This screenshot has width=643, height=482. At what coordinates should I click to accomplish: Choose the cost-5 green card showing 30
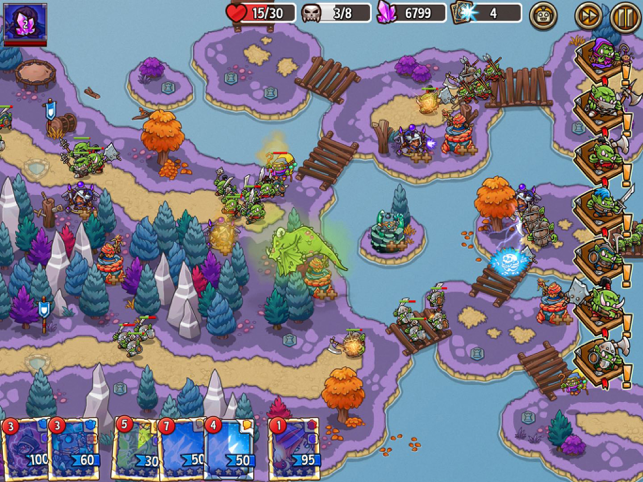(137, 448)
